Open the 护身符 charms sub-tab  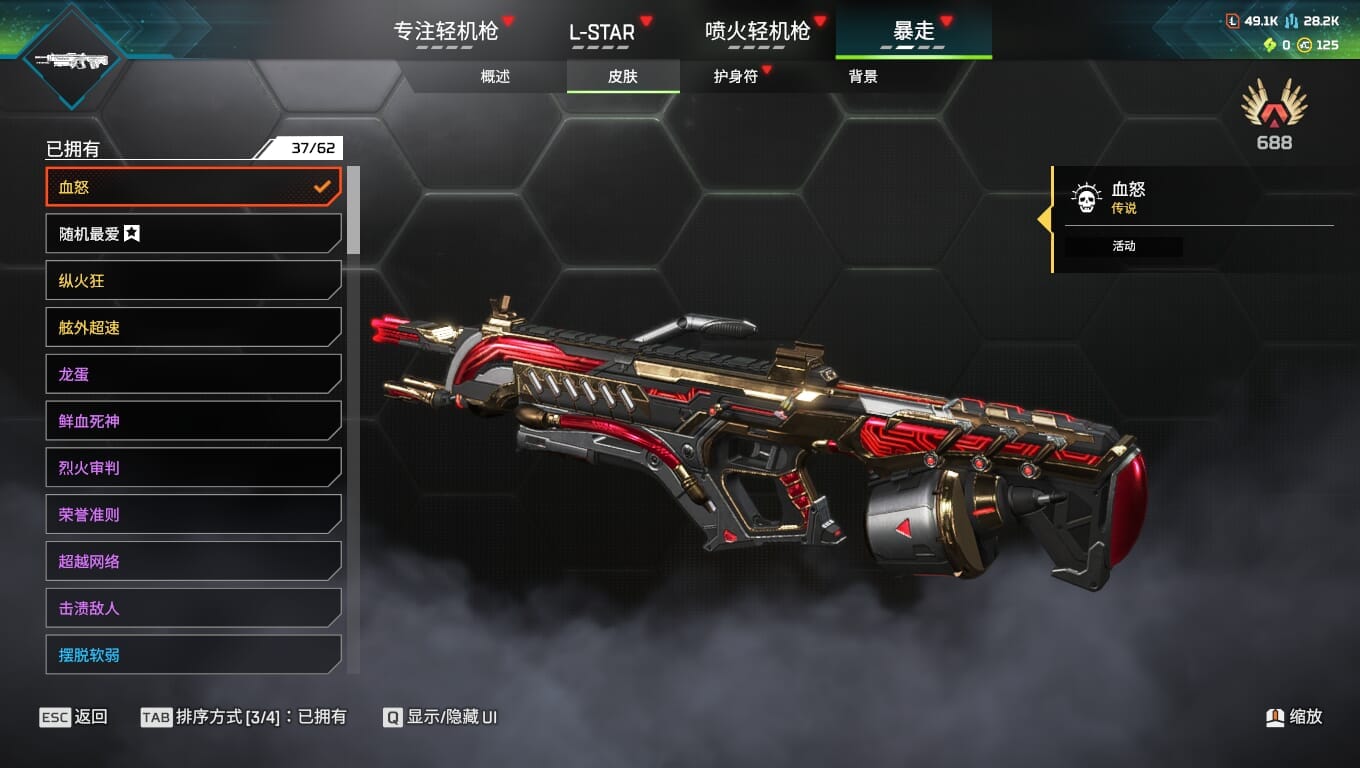pyautogui.click(x=736, y=76)
